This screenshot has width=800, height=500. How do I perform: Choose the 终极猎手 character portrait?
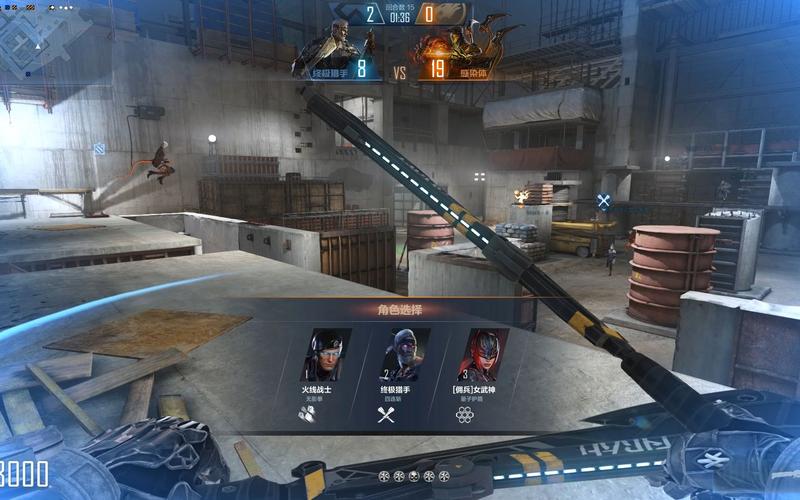(x=405, y=354)
